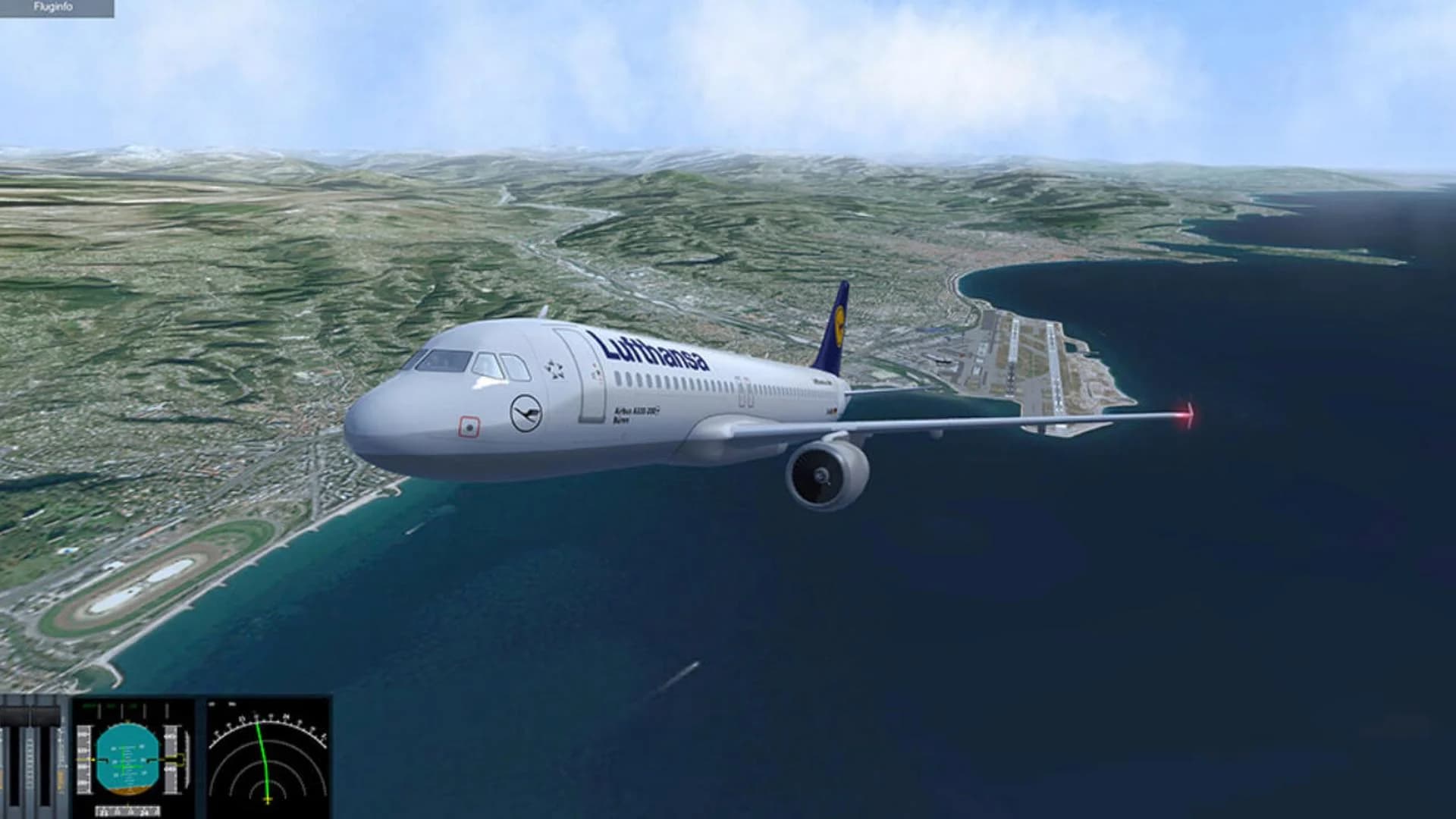1456x819 pixels.
Task: Click the altitude tape on the flight display
Action: pyautogui.click(x=171, y=759)
